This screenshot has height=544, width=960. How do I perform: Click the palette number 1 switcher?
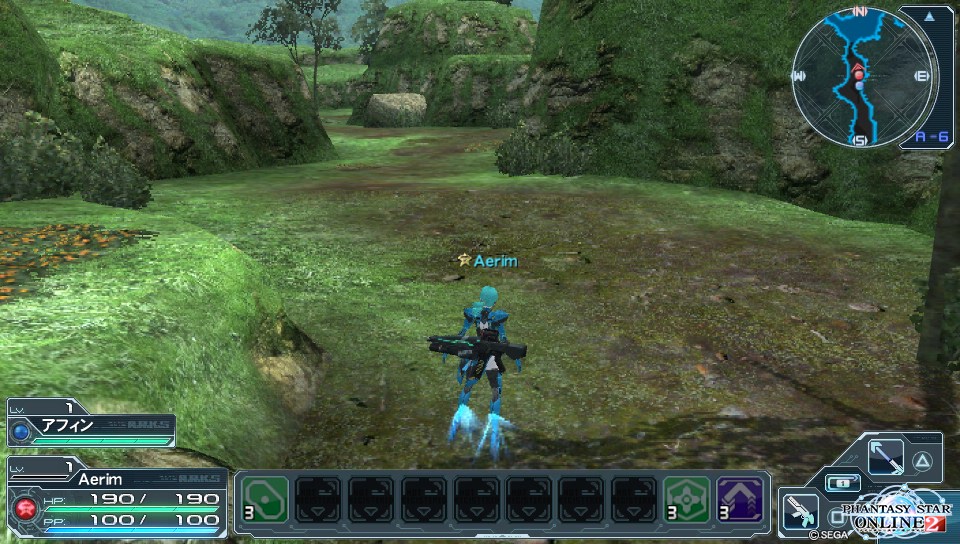[x=842, y=483]
